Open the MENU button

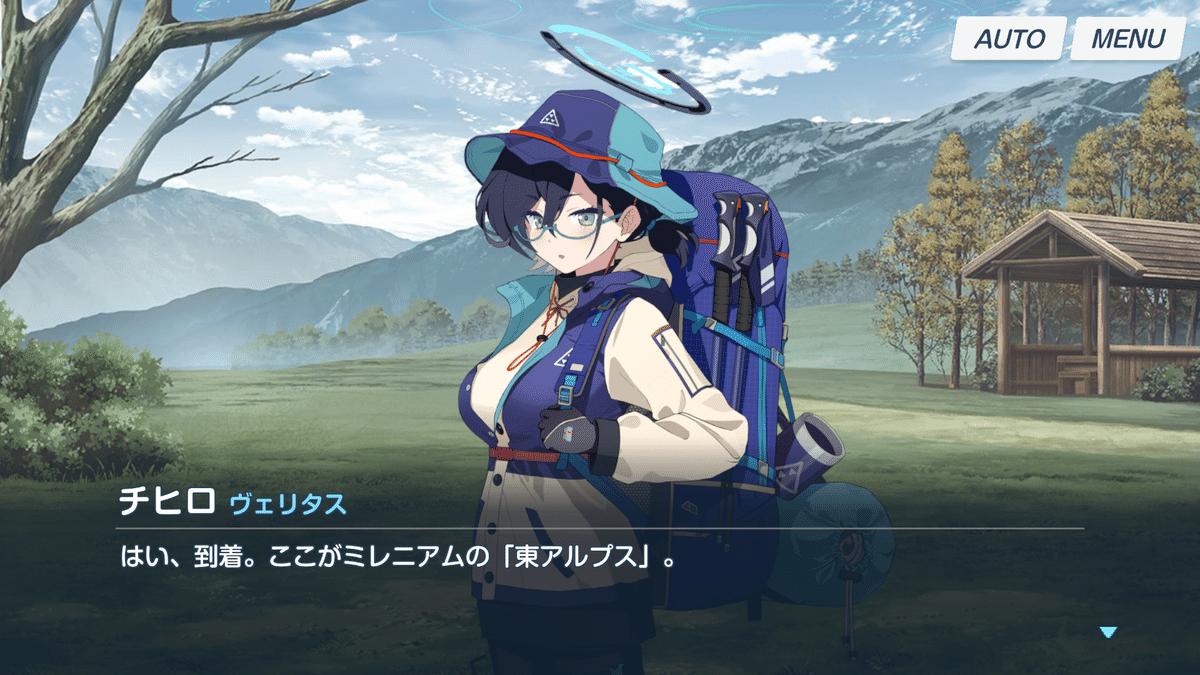(x=1127, y=40)
